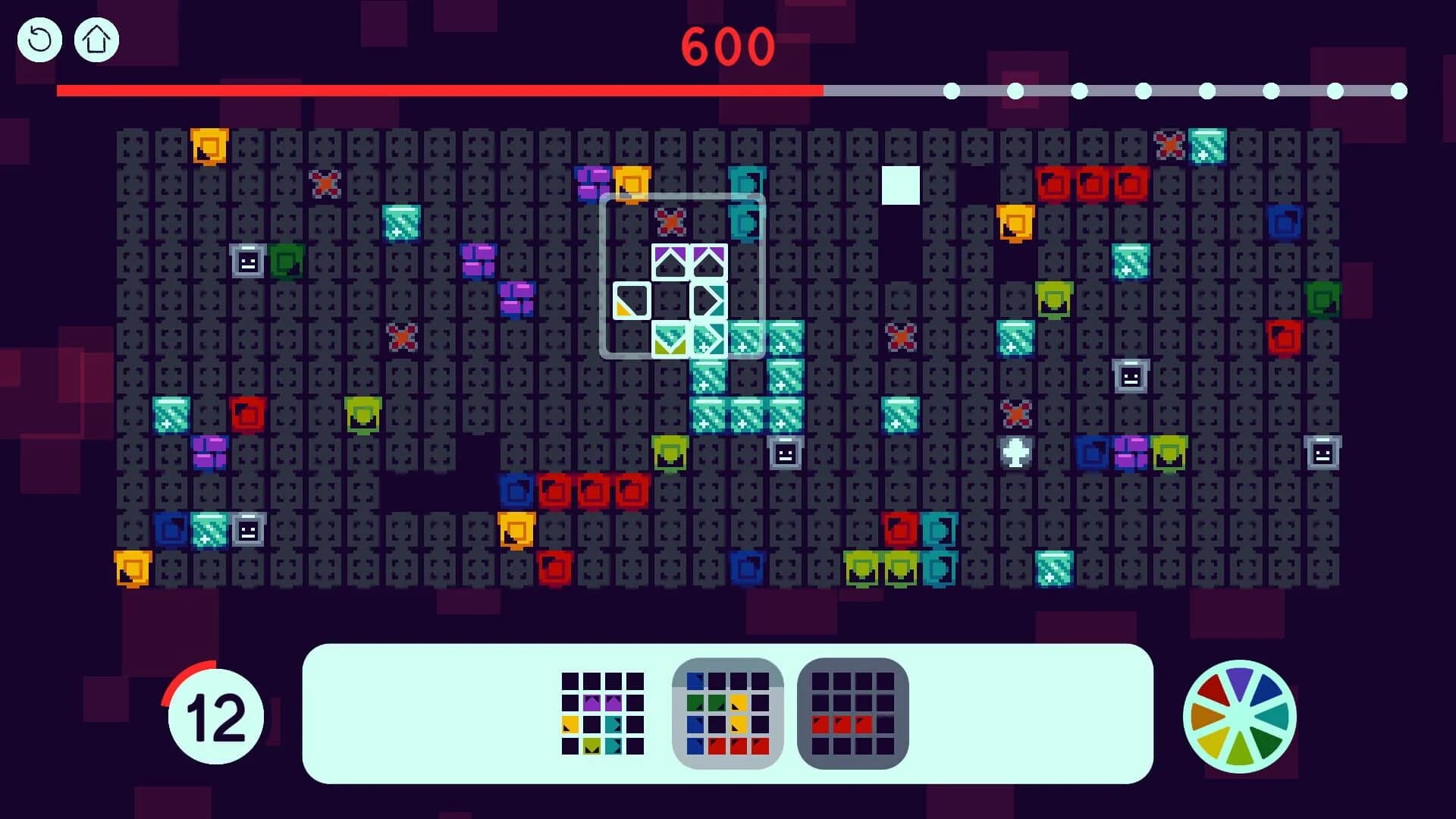Select the middle highlighted piece preview
The height and width of the screenshot is (819, 1456).
pos(727,715)
